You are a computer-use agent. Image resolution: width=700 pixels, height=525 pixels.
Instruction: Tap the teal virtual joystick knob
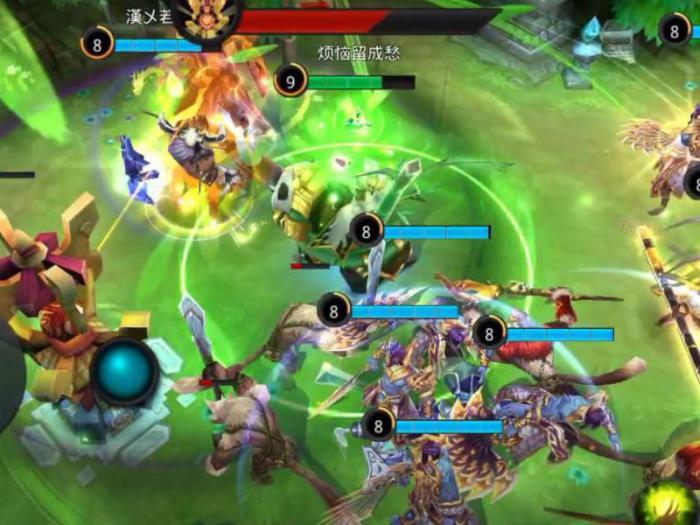point(126,371)
